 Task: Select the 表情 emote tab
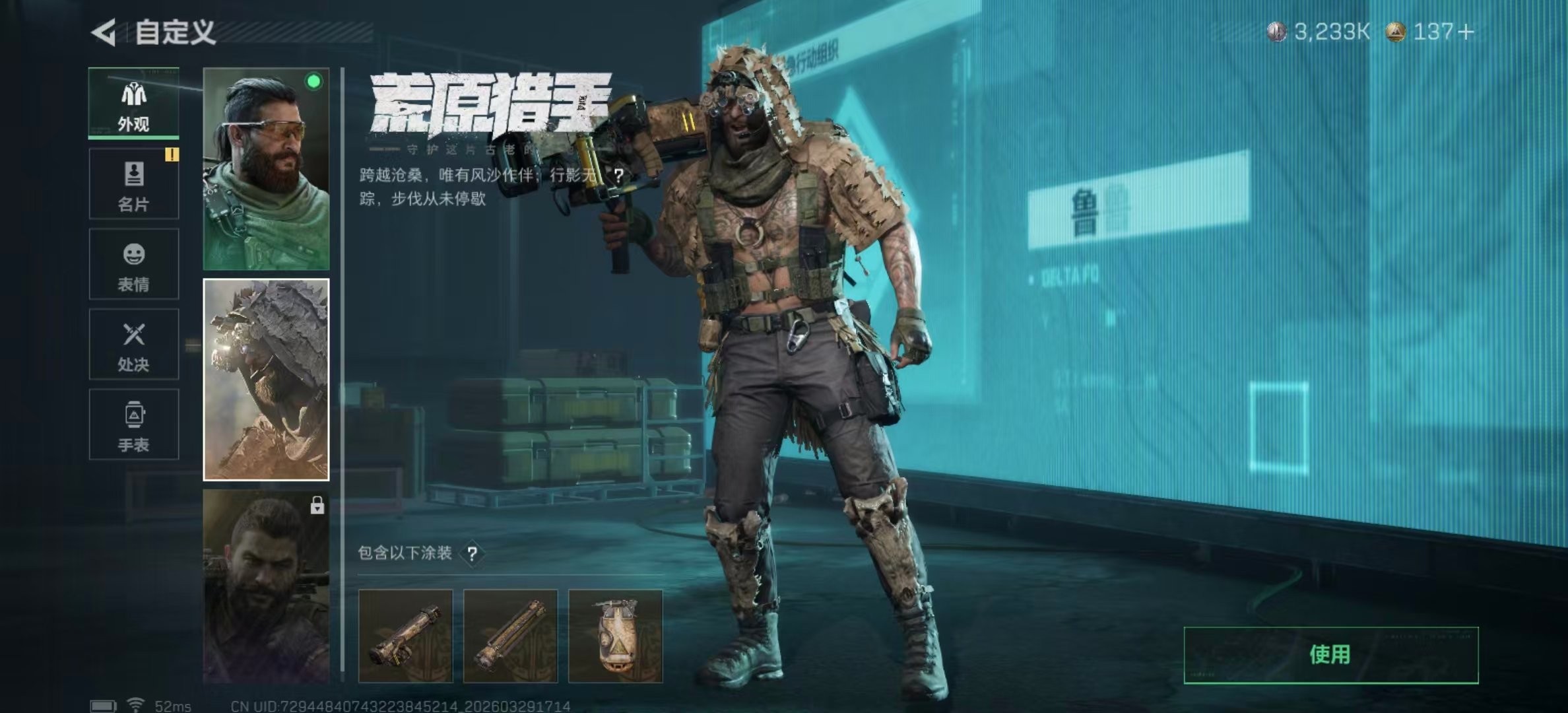click(134, 265)
